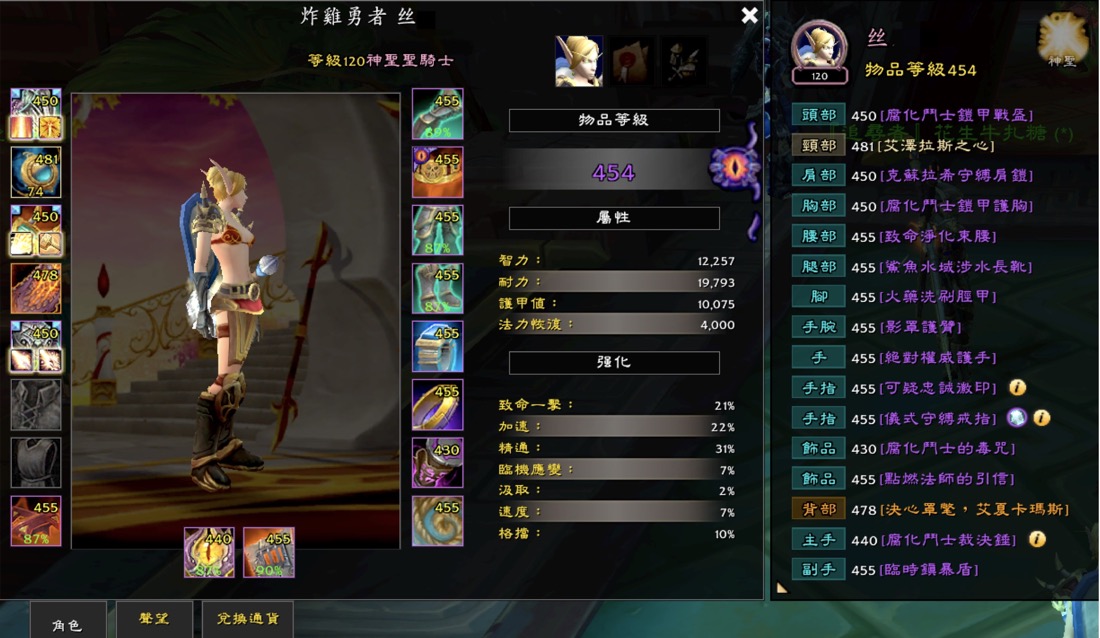Click the 強化 section header
Screen dimensions: 1100x638
tap(614, 362)
